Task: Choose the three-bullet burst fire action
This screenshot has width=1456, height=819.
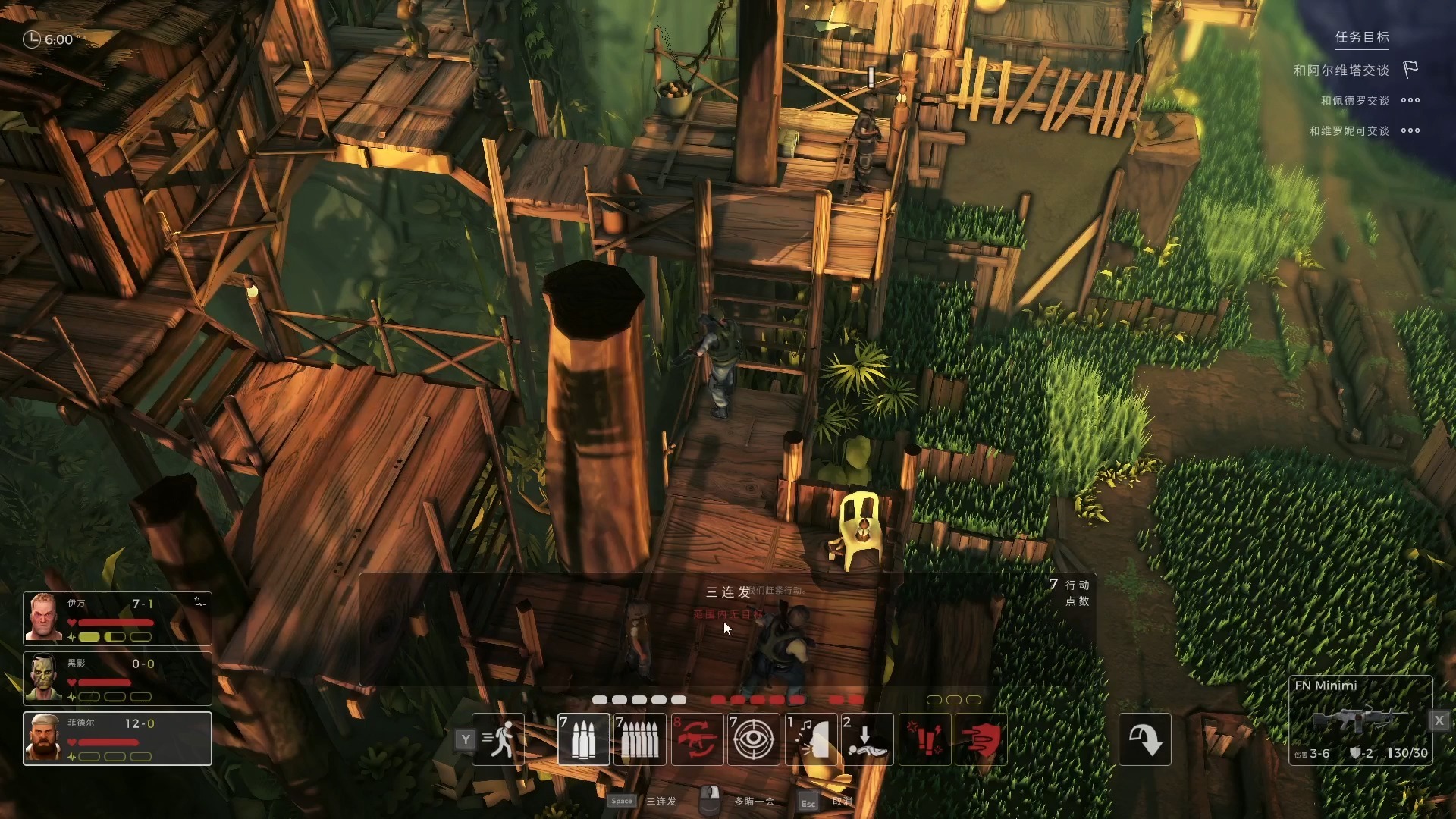Action: (x=583, y=739)
